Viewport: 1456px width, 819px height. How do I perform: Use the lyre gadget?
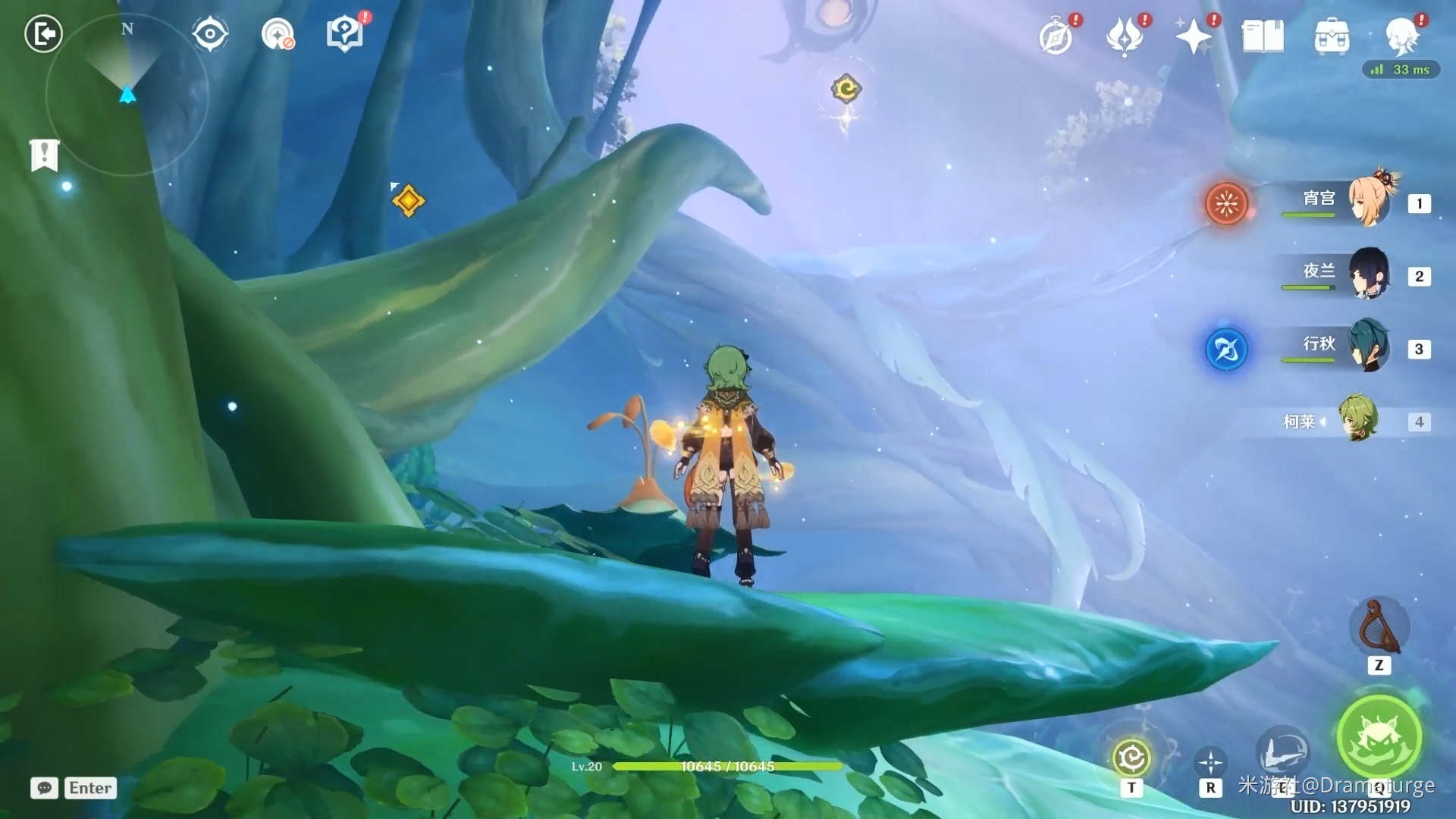[1379, 628]
